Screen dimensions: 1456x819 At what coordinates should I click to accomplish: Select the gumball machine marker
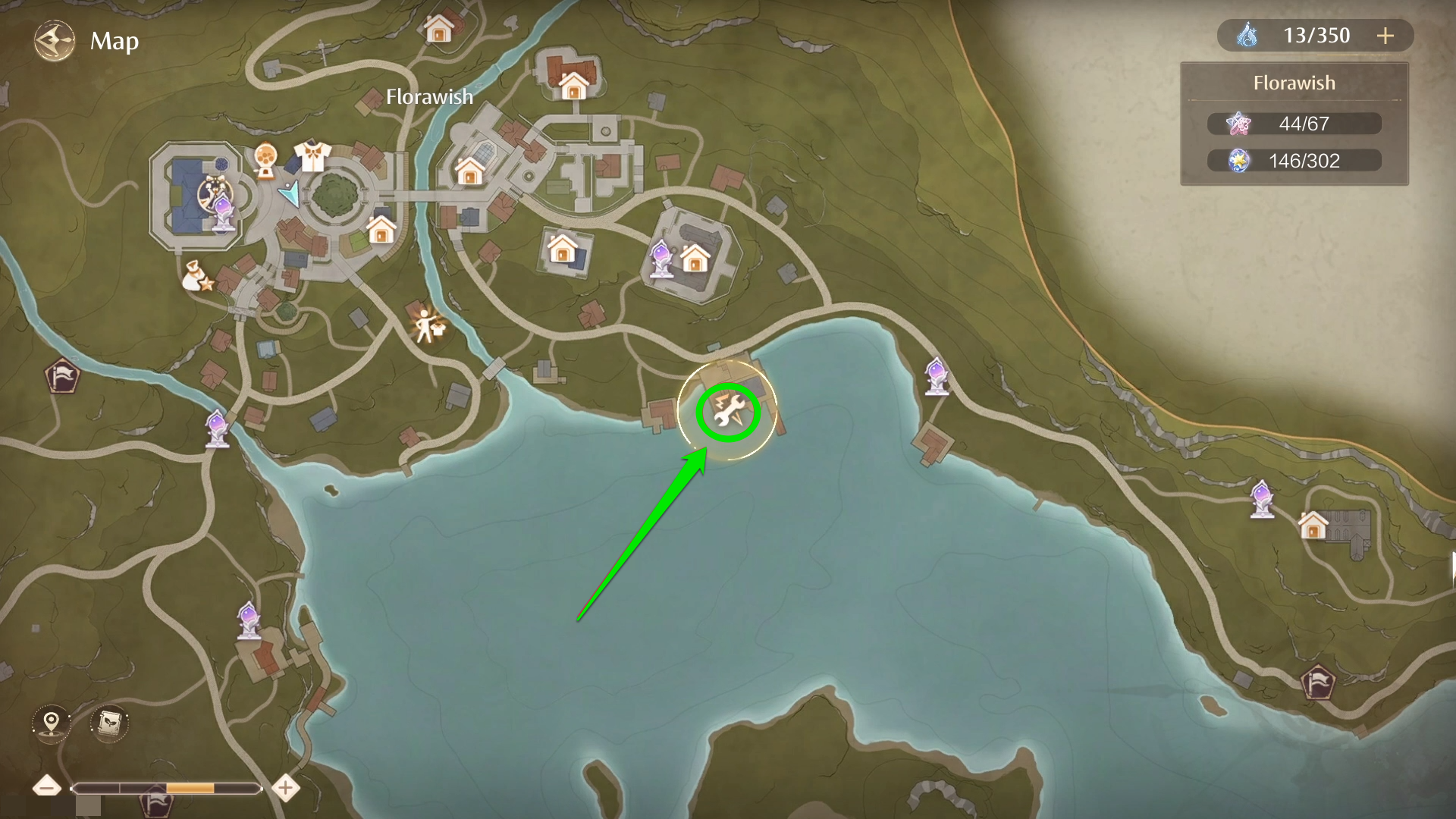tap(265, 160)
